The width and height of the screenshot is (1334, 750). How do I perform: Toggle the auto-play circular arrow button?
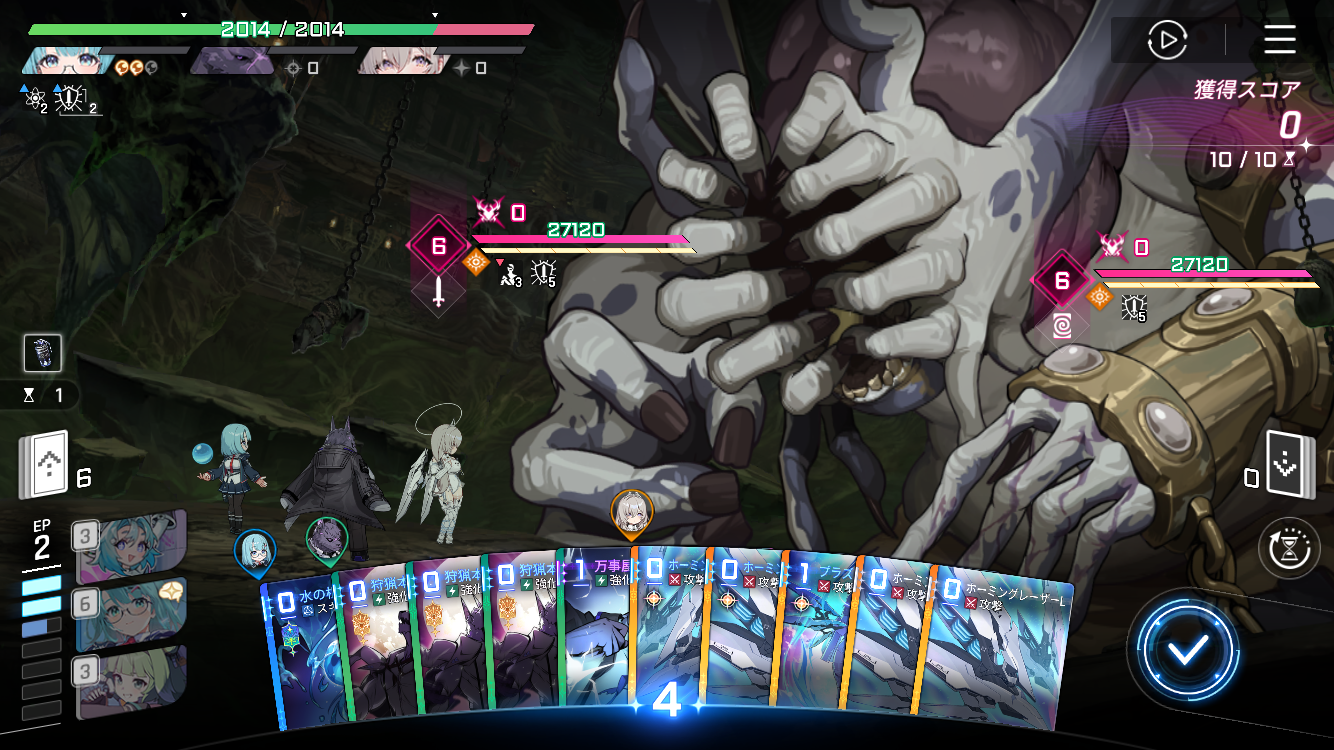pos(1166,40)
